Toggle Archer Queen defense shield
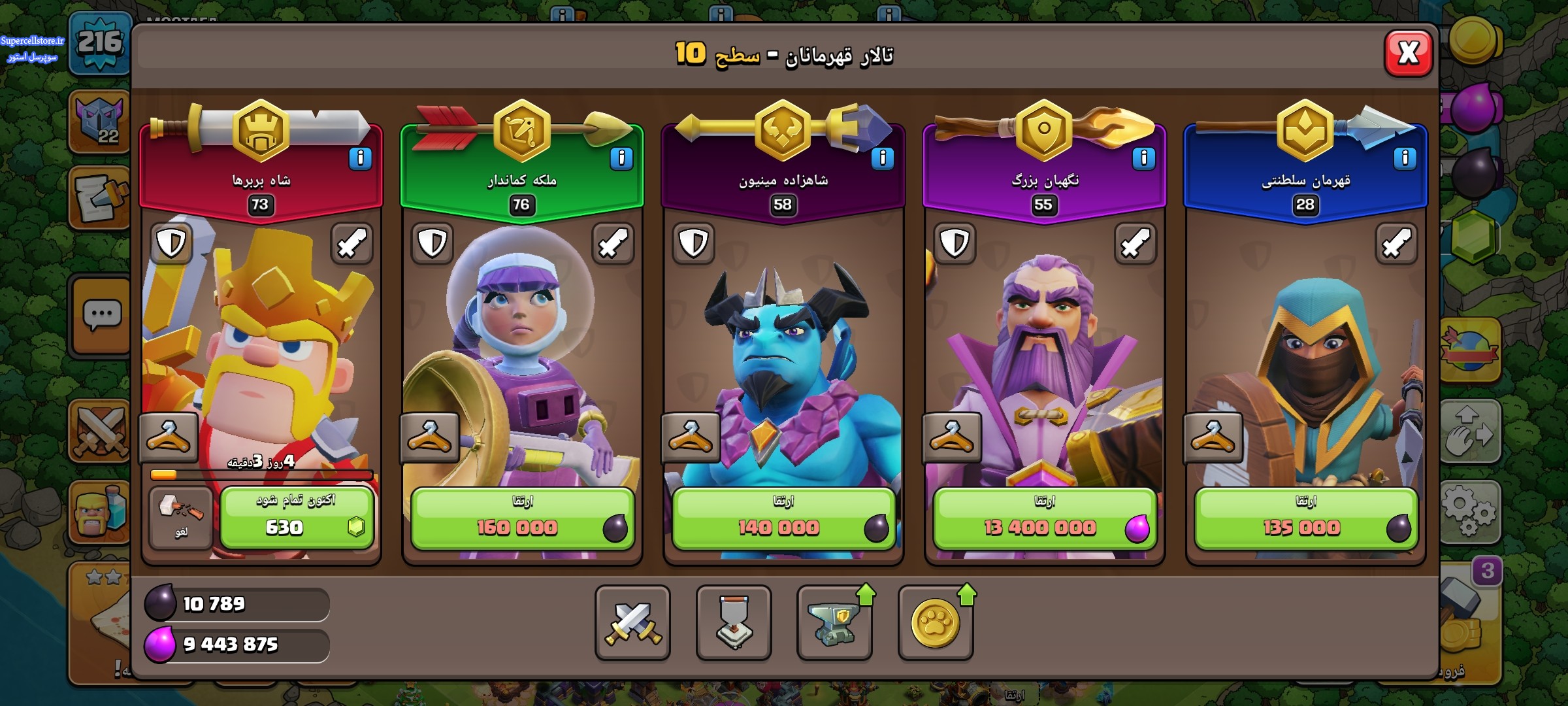Screen dimensions: 1568x706 [433, 244]
